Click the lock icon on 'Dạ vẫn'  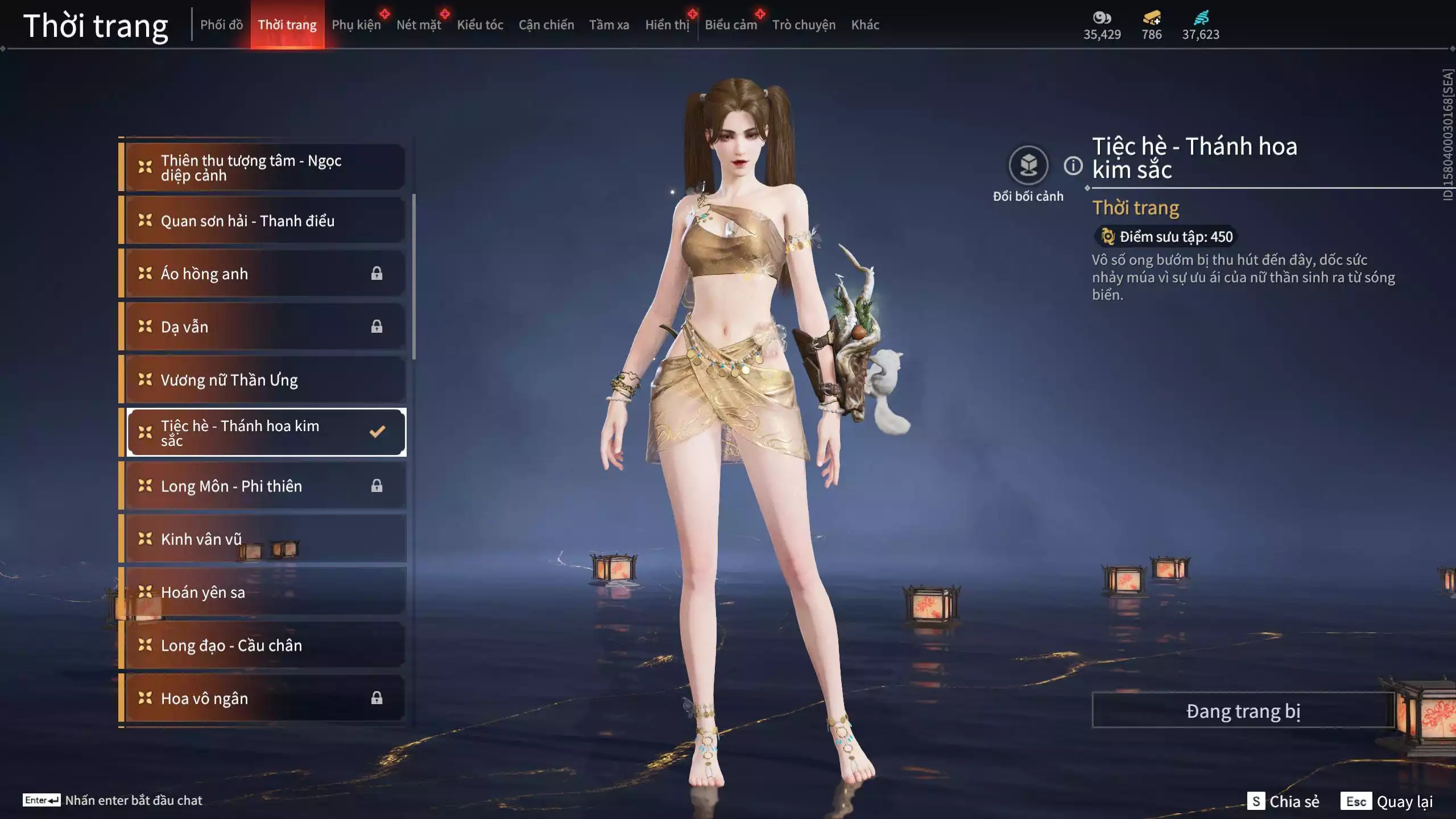[x=377, y=326]
